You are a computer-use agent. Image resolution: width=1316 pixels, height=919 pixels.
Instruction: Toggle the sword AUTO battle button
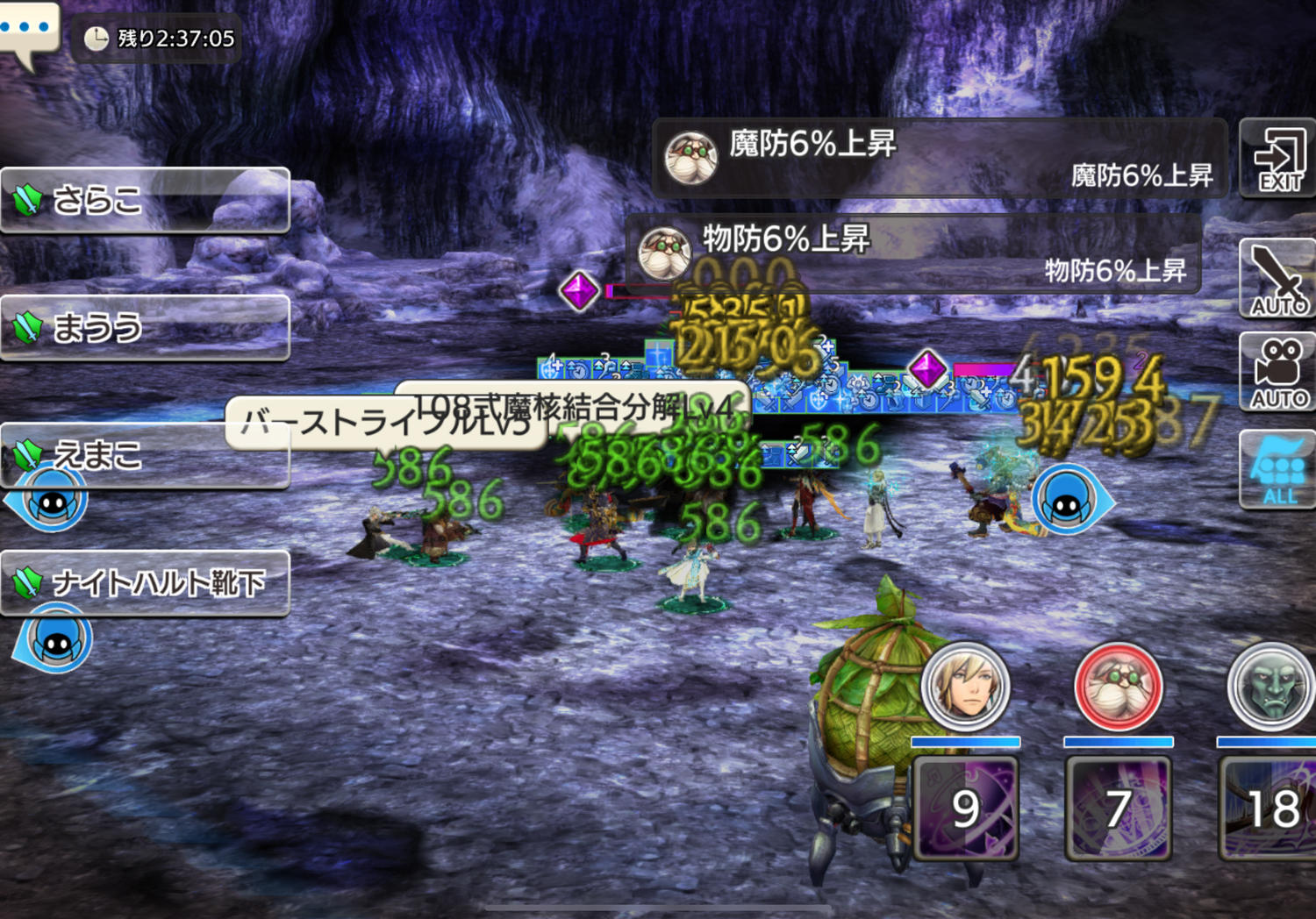click(x=1278, y=280)
